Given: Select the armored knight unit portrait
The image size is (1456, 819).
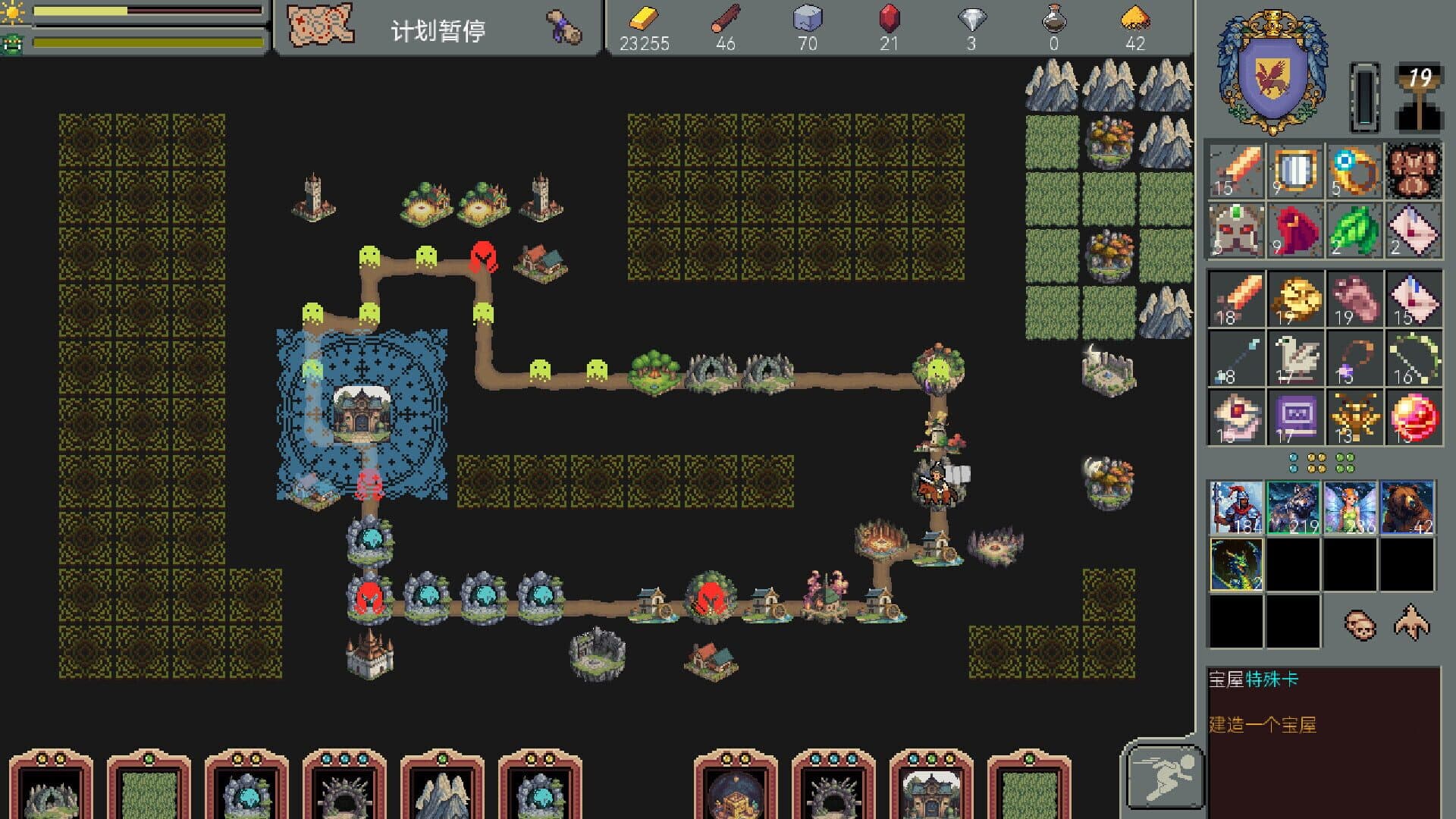Looking at the screenshot, I should pyautogui.click(x=1236, y=507).
